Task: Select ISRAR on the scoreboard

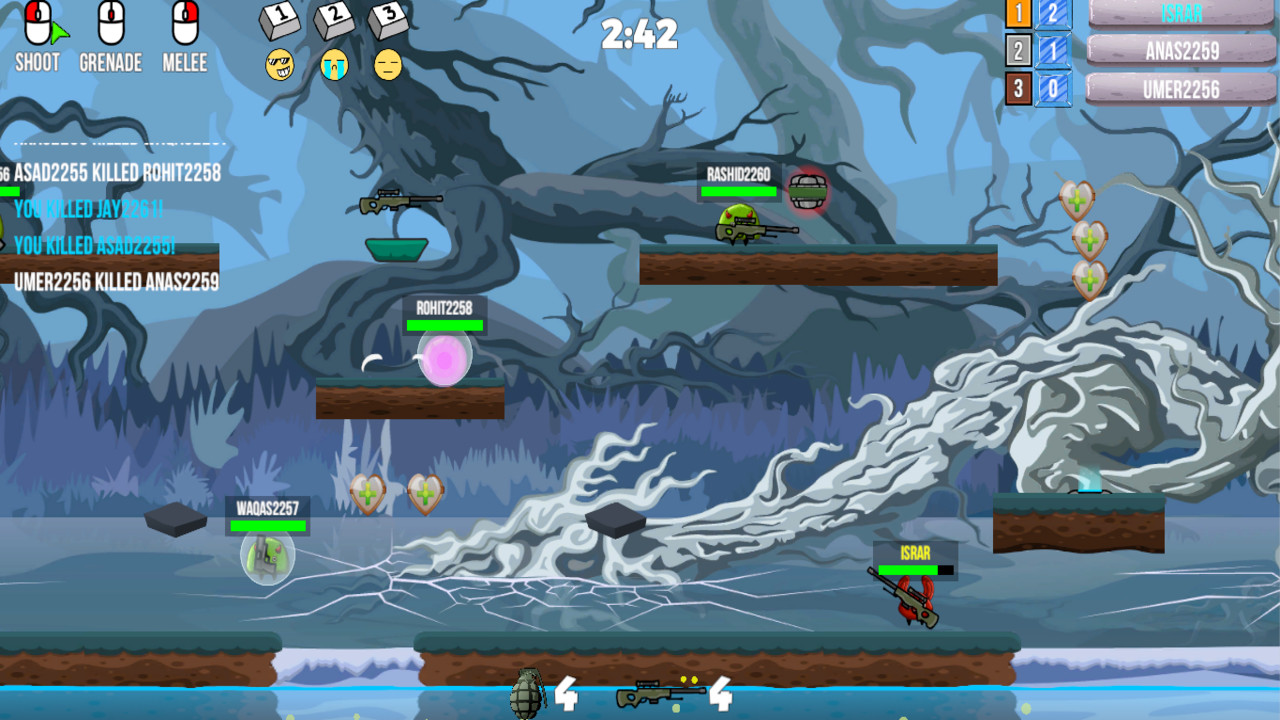Action: (1180, 13)
